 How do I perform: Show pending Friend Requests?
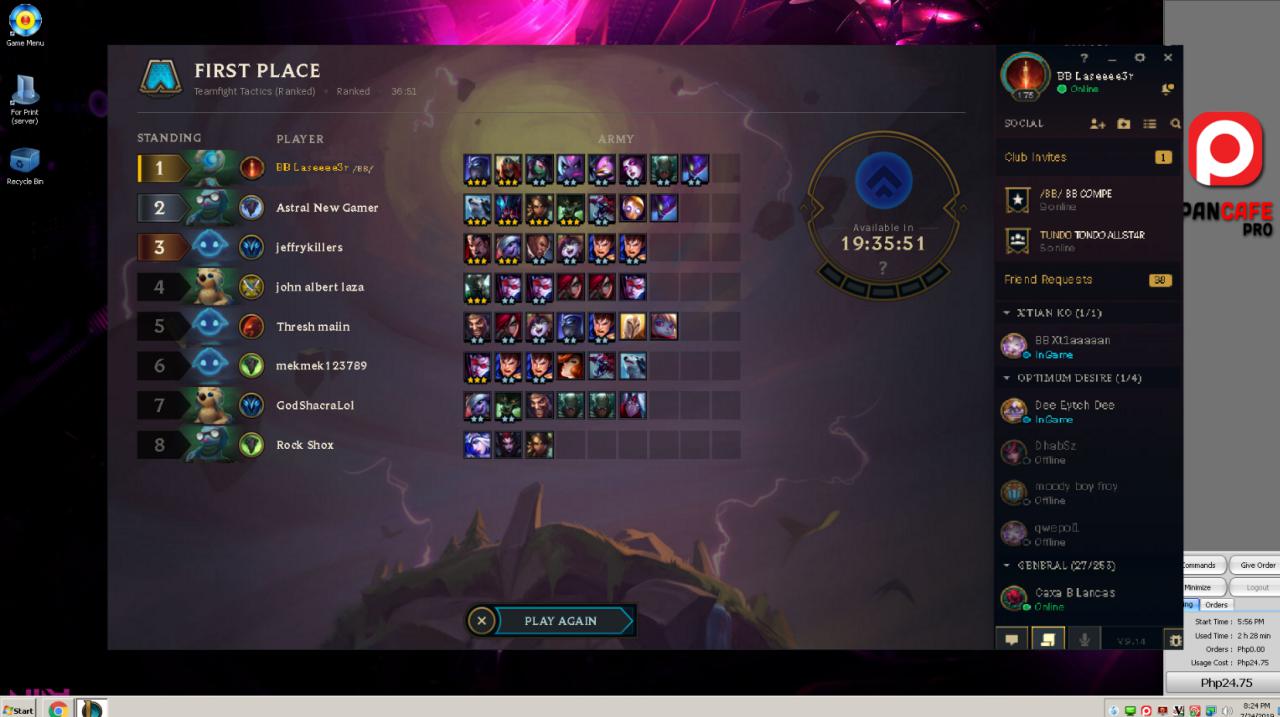point(1048,280)
